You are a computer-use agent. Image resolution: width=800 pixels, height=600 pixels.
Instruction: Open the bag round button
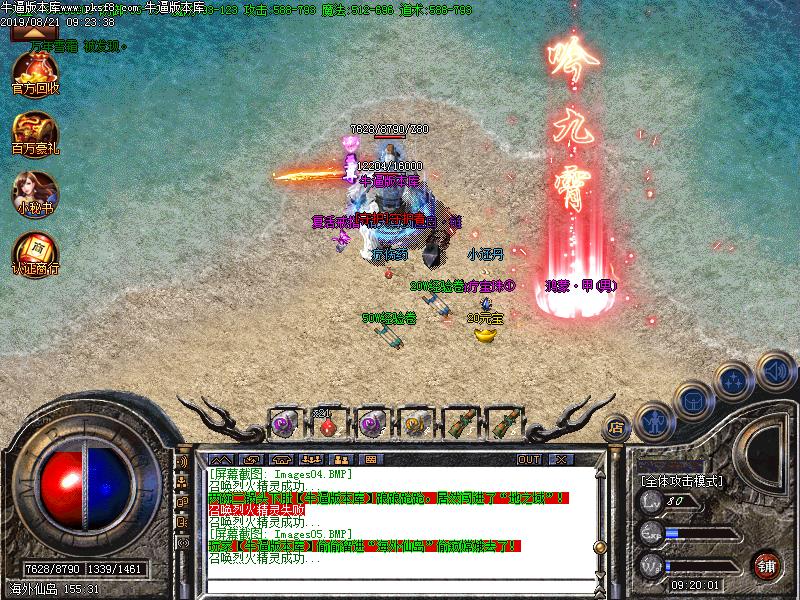(694, 401)
